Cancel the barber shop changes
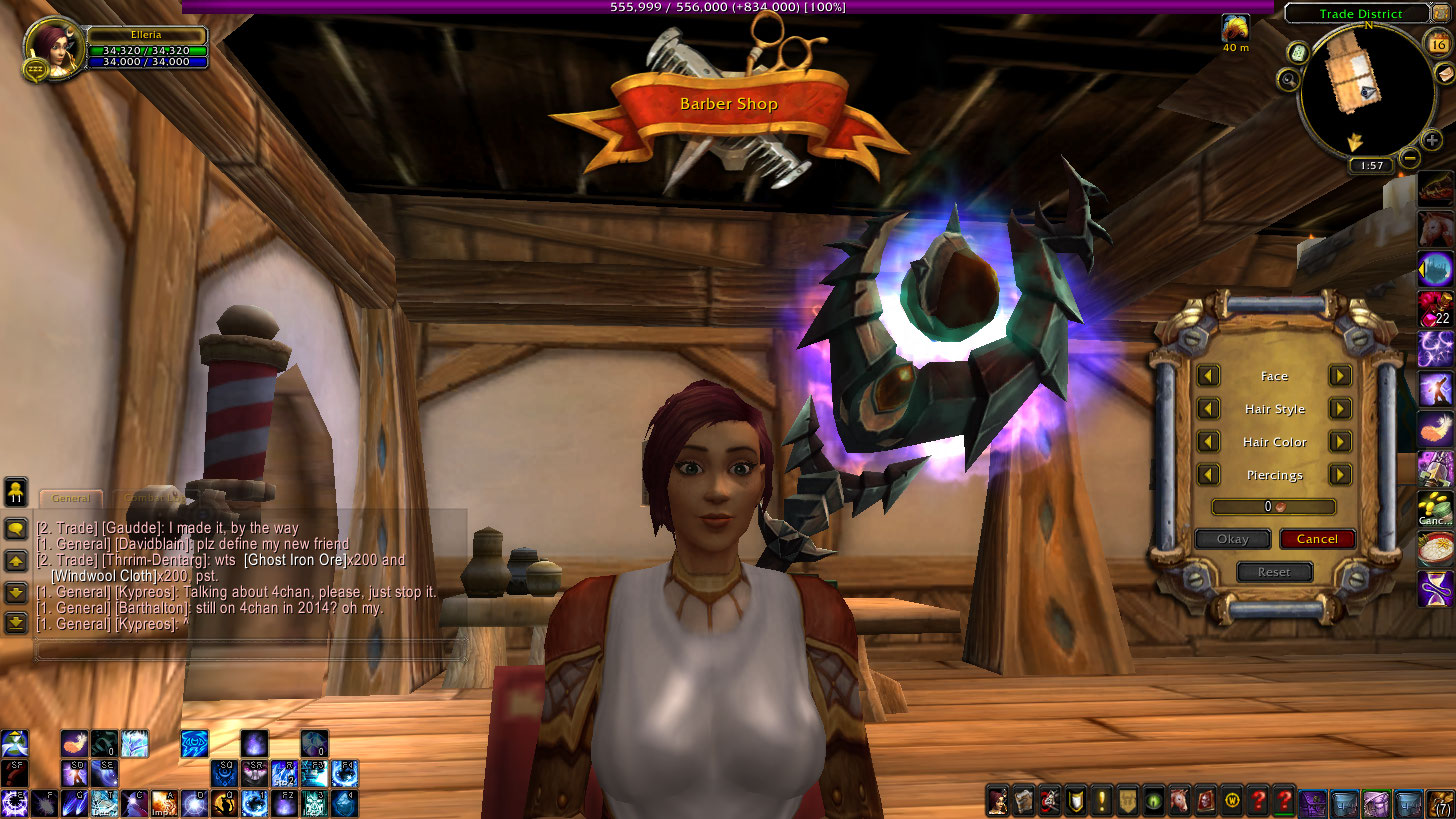Image resolution: width=1456 pixels, height=819 pixels. [1316, 539]
